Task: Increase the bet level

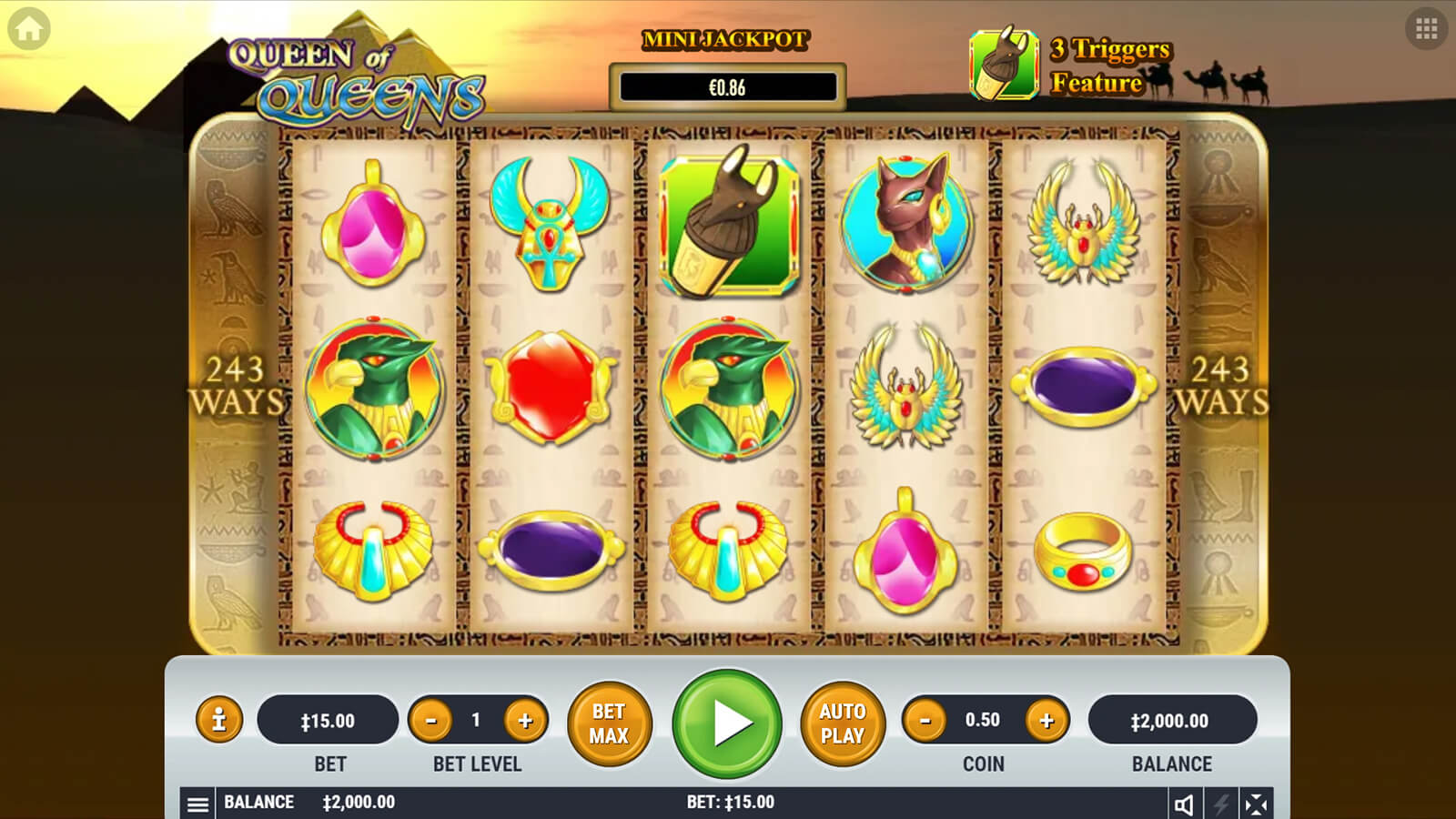Action: point(525,721)
